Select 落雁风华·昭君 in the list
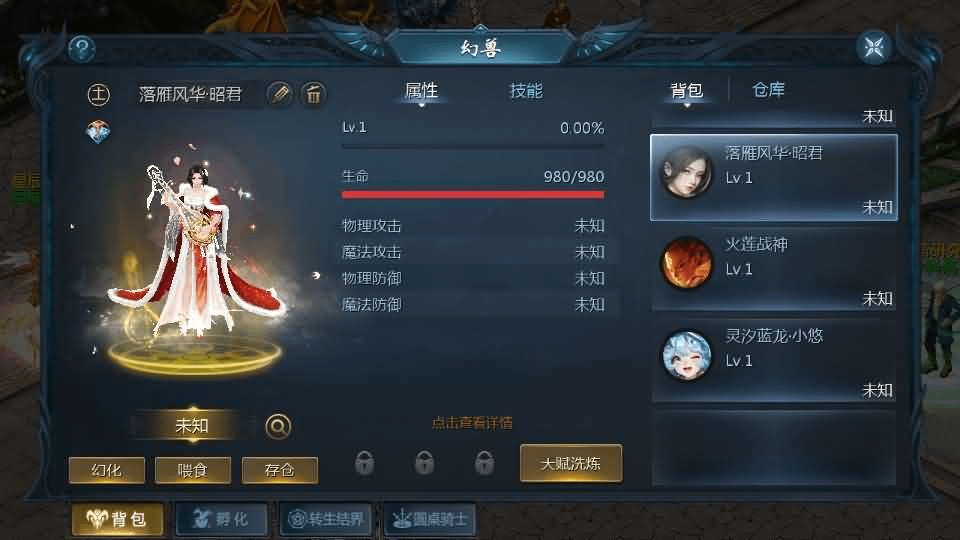The width and height of the screenshot is (960, 540). tap(774, 177)
